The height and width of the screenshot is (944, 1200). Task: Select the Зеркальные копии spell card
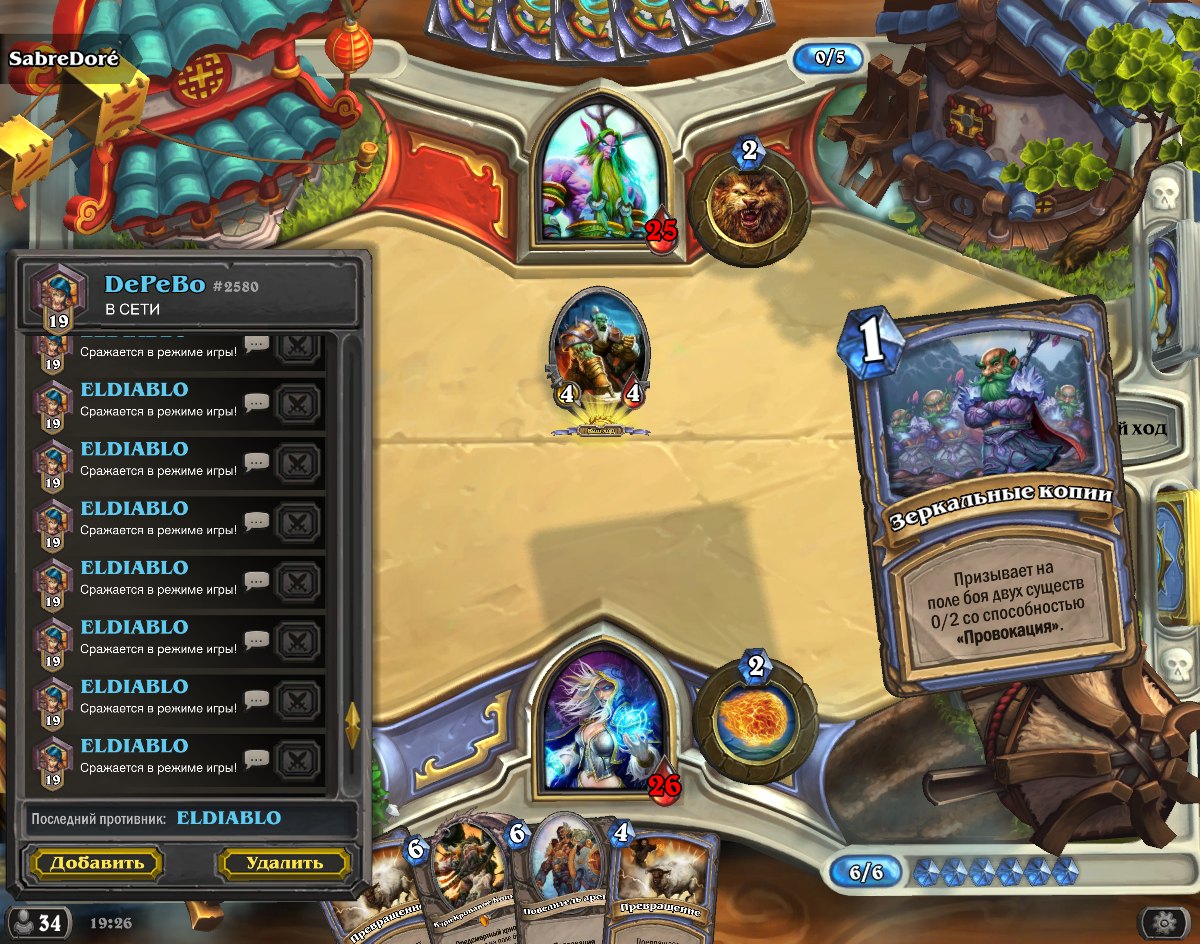click(x=995, y=500)
